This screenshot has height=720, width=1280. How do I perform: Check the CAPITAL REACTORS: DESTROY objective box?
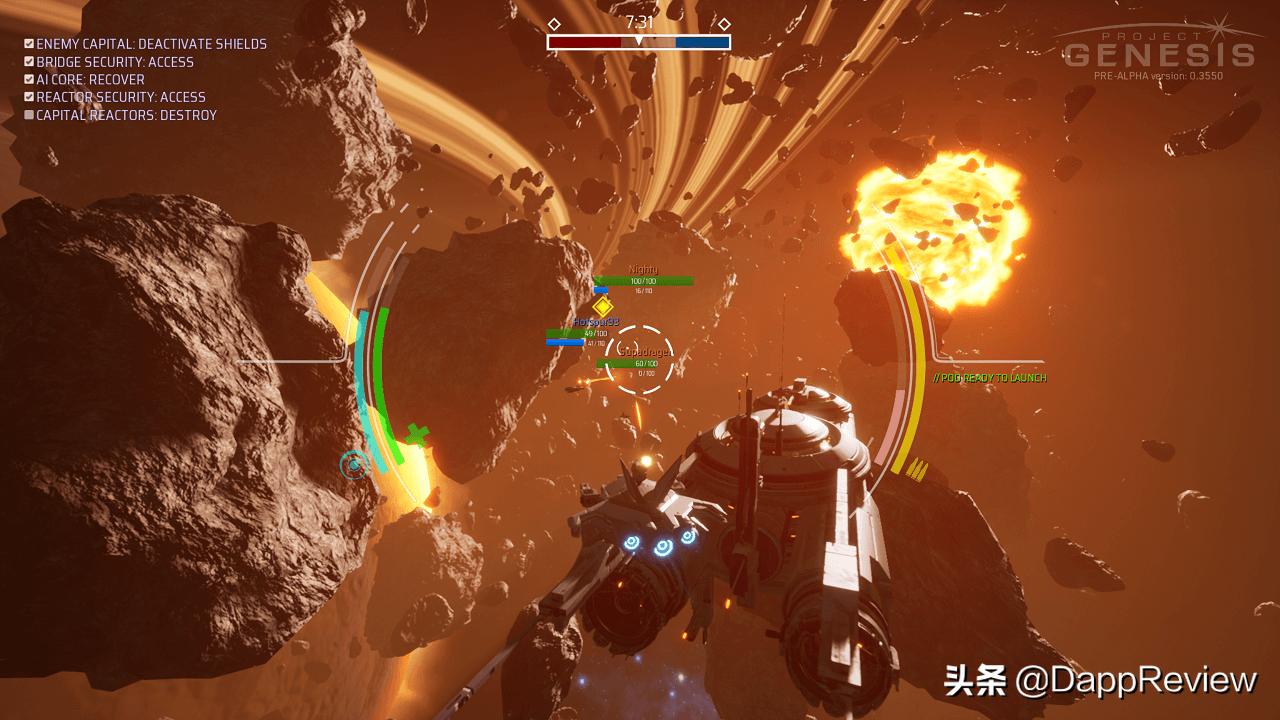point(27,114)
